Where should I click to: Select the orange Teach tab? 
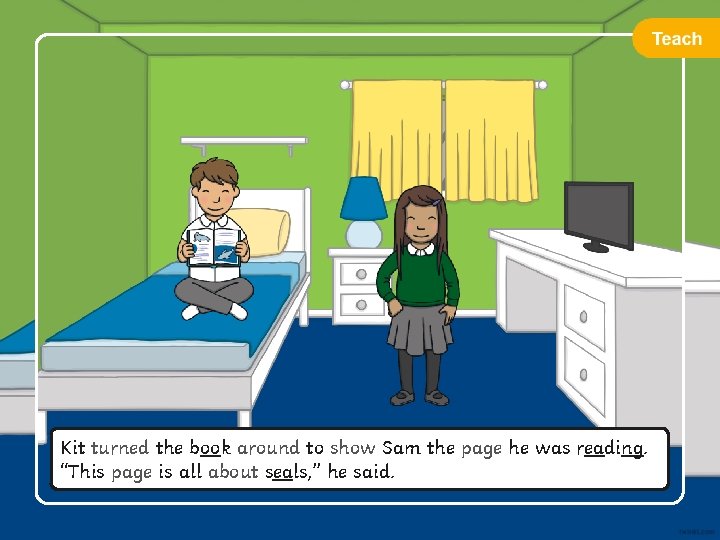[x=676, y=39]
